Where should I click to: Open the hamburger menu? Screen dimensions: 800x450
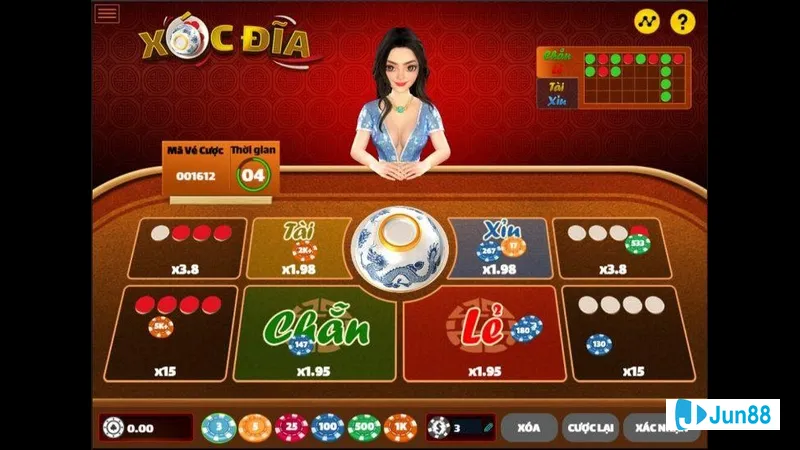click(x=107, y=13)
